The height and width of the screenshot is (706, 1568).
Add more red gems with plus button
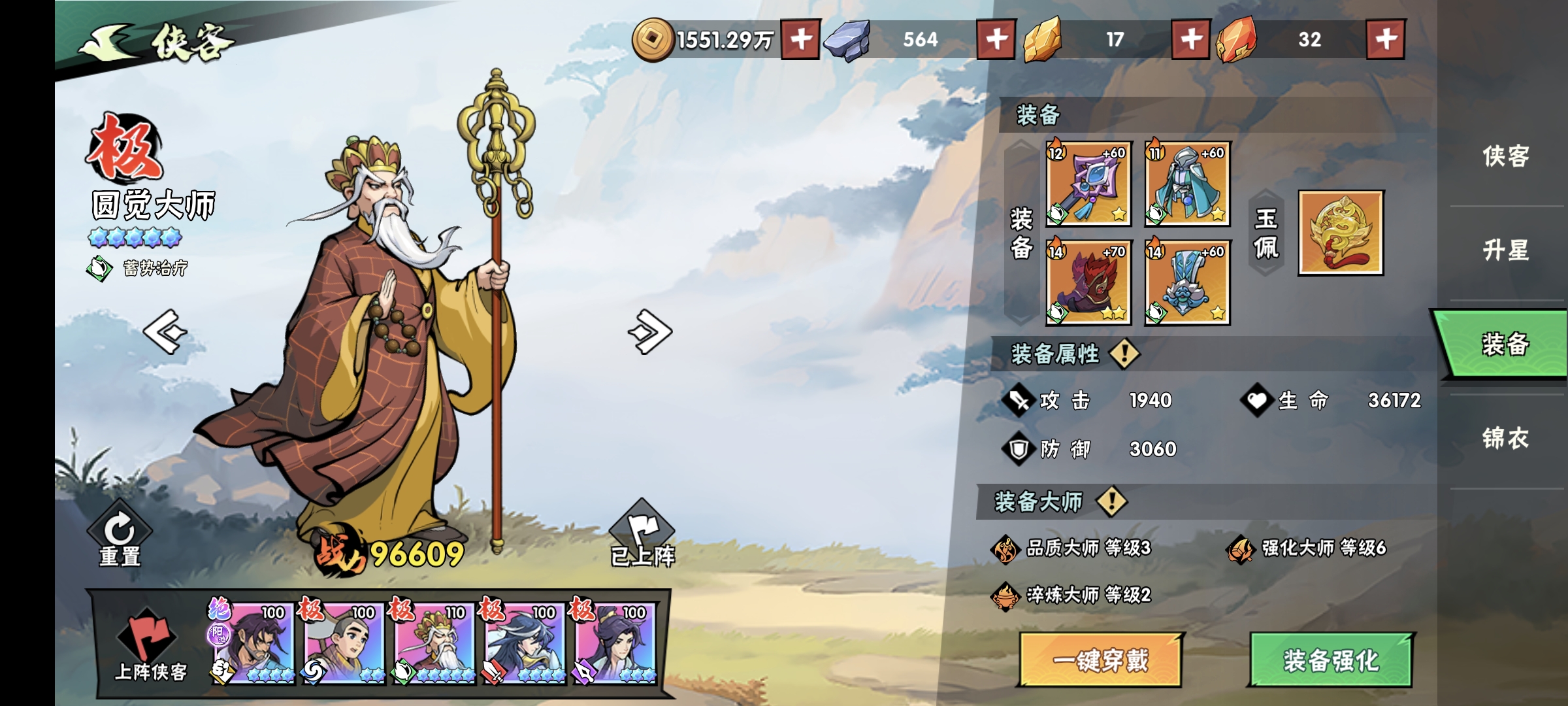(1386, 39)
